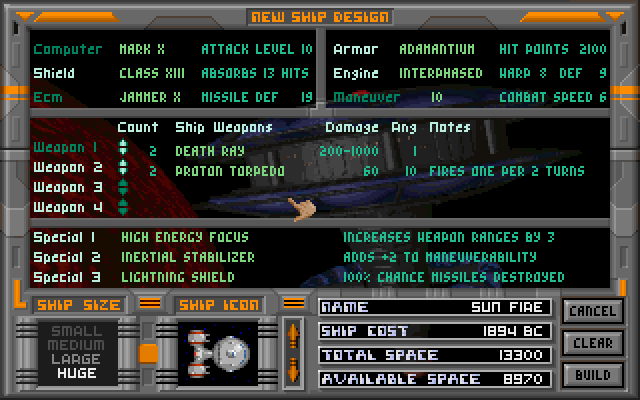Viewport: 640px width, 400px height.
Task: Change the Death Ray weapon
Action: [209, 150]
